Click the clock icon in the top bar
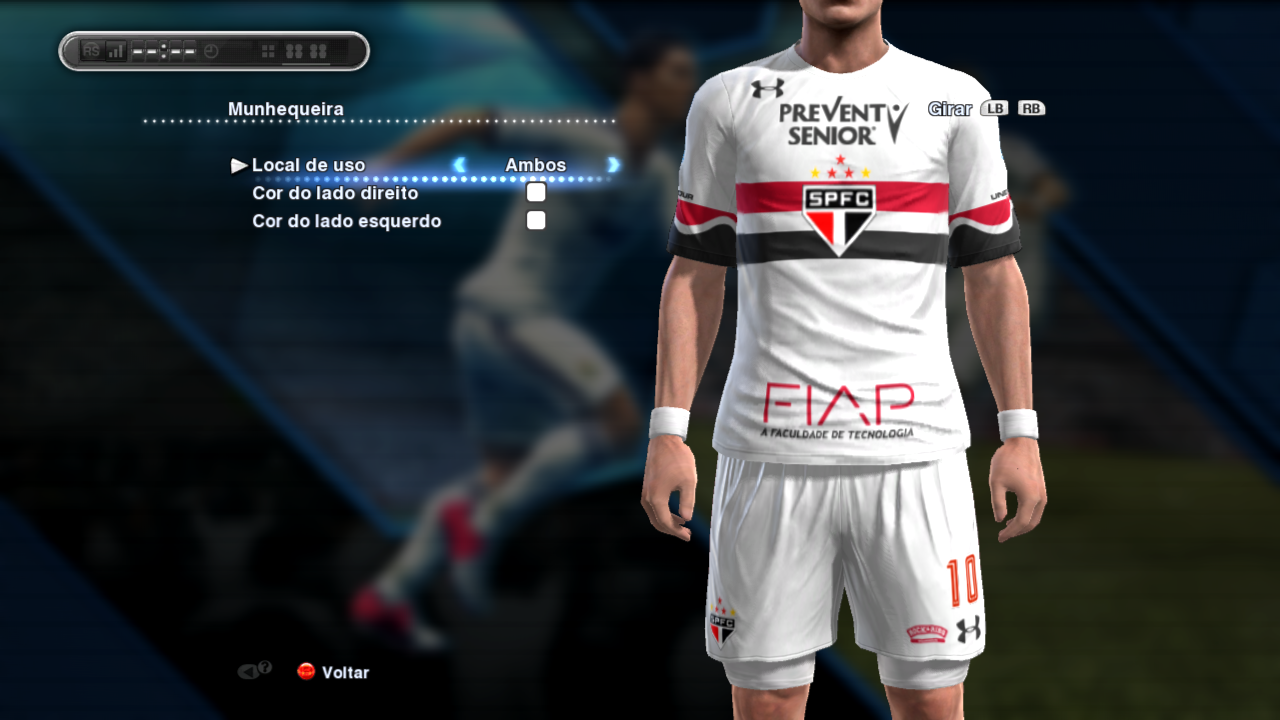 point(211,50)
